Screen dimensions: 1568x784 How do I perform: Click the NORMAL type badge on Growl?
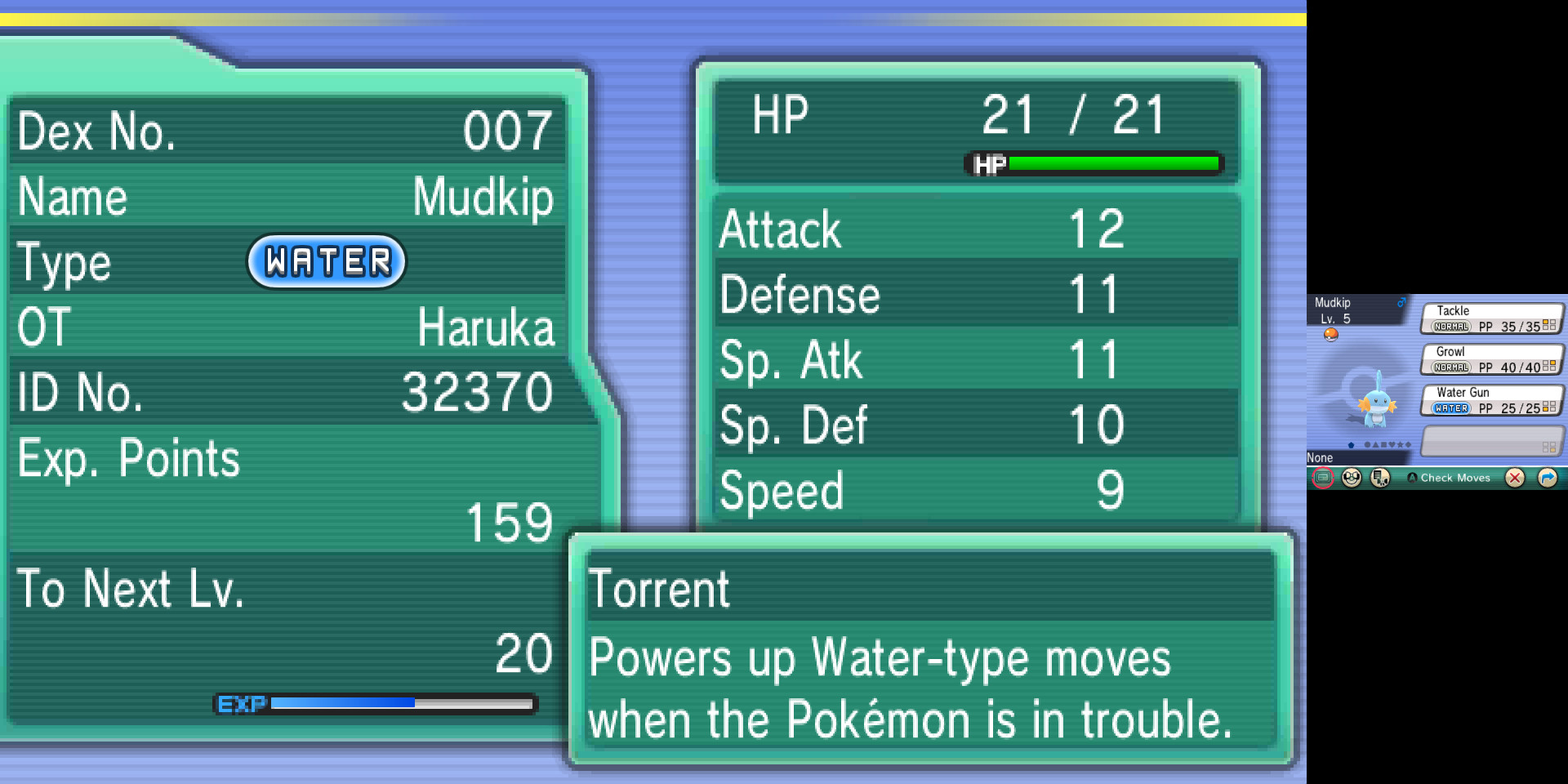tap(1450, 366)
